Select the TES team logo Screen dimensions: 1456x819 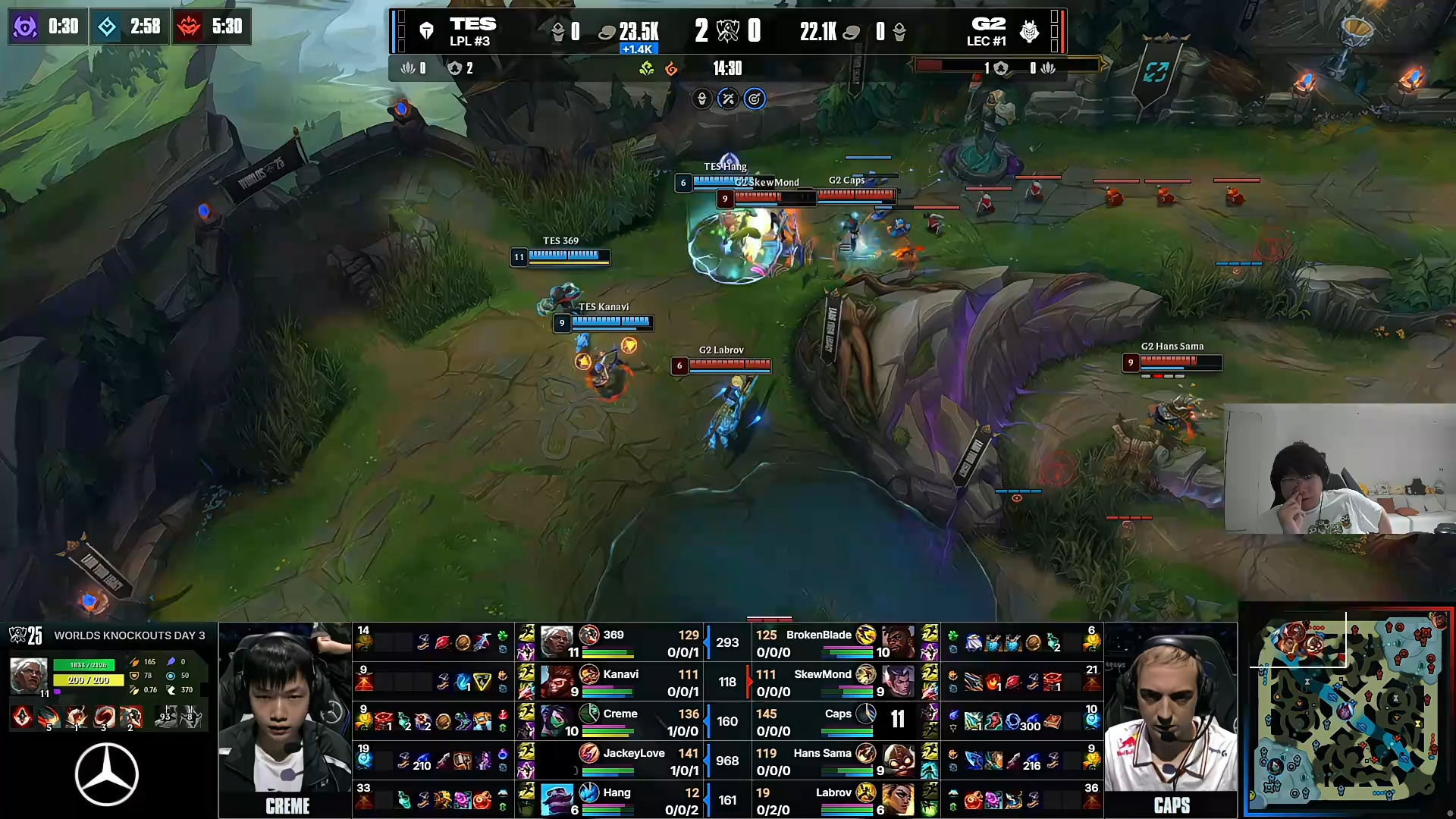tap(426, 31)
